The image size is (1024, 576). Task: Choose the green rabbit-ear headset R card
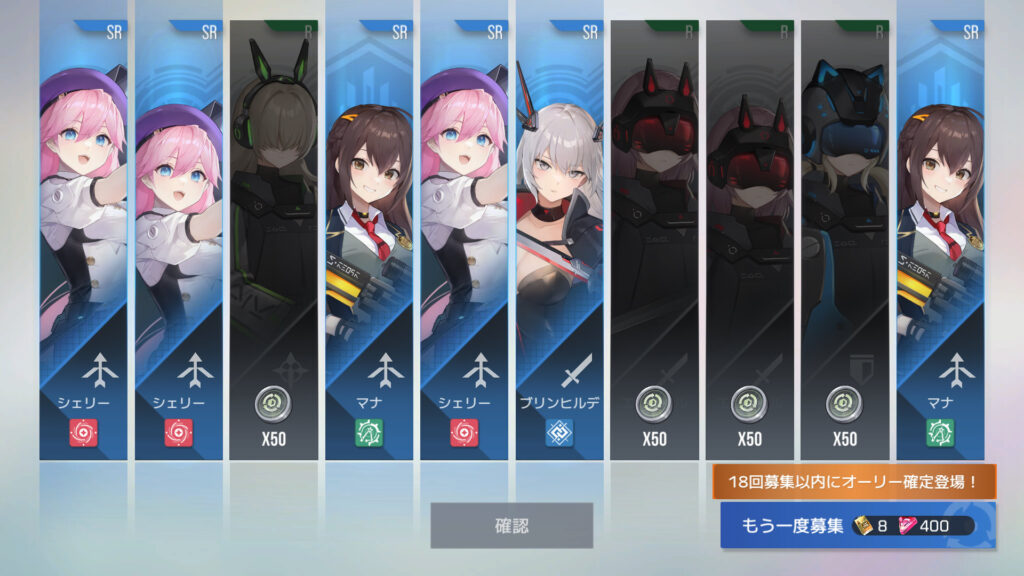(x=272, y=240)
